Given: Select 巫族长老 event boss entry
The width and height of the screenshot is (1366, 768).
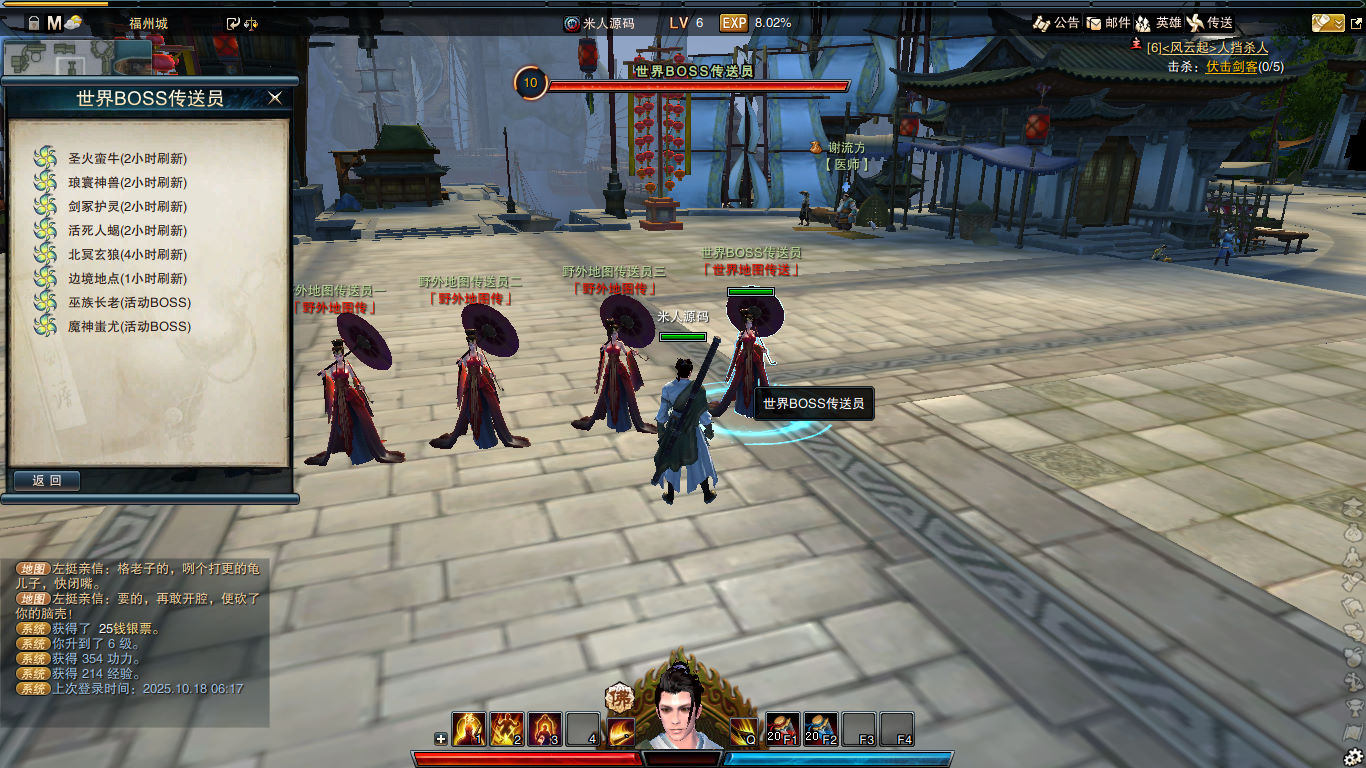Looking at the screenshot, I should coord(129,302).
